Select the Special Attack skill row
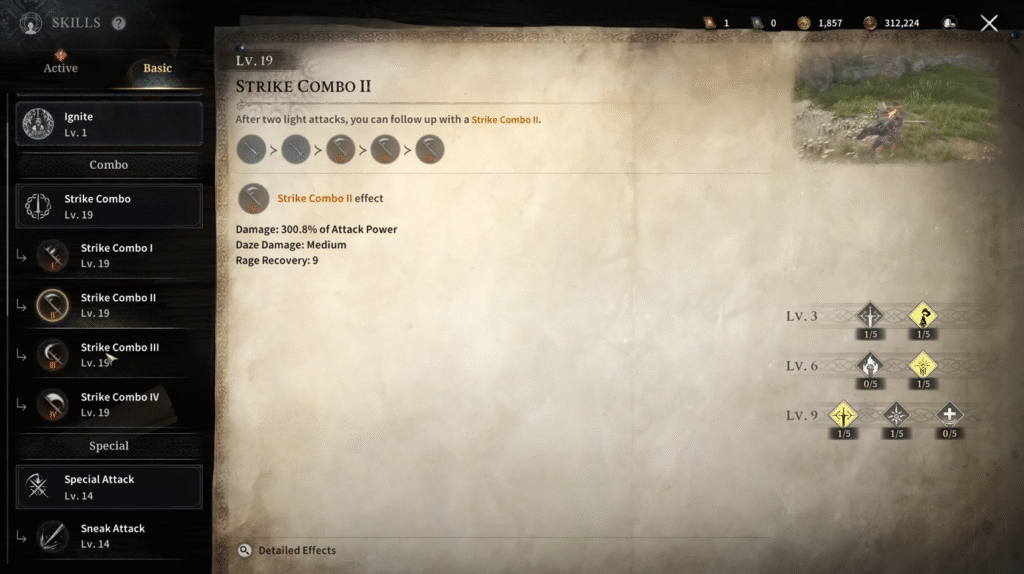The image size is (1024, 574). point(109,487)
